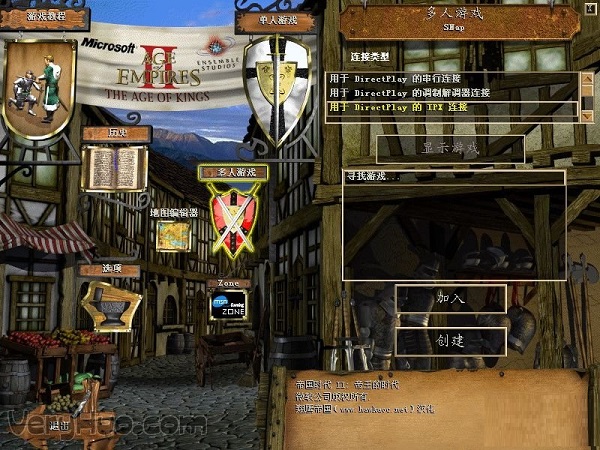Click the 显示游戏 show games button
The width and height of the screenshot is (600, 450).
click(450, 148)
